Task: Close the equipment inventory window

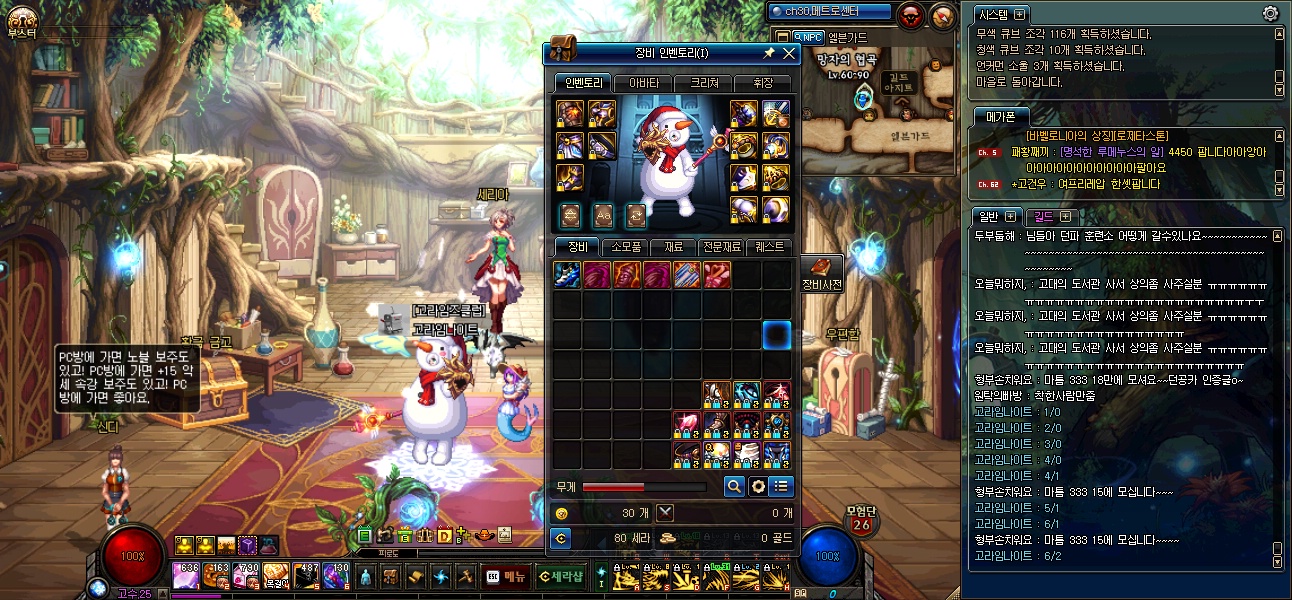Action: point(789,54)
